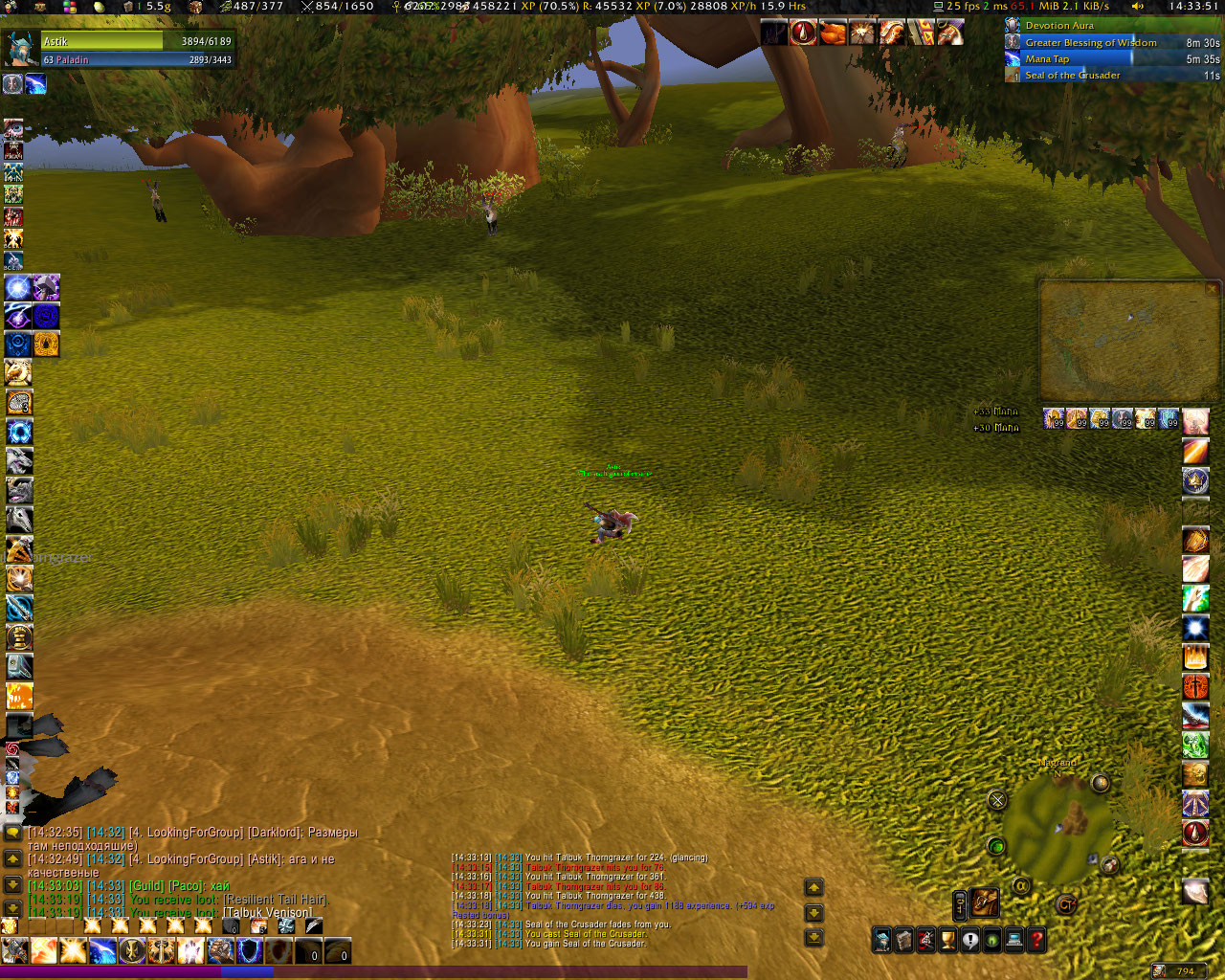Image resolution: width=1225 pixels, height=980 pixels.
Task: Click the zone map panel's close button
Action: [x=1212, y=288]
